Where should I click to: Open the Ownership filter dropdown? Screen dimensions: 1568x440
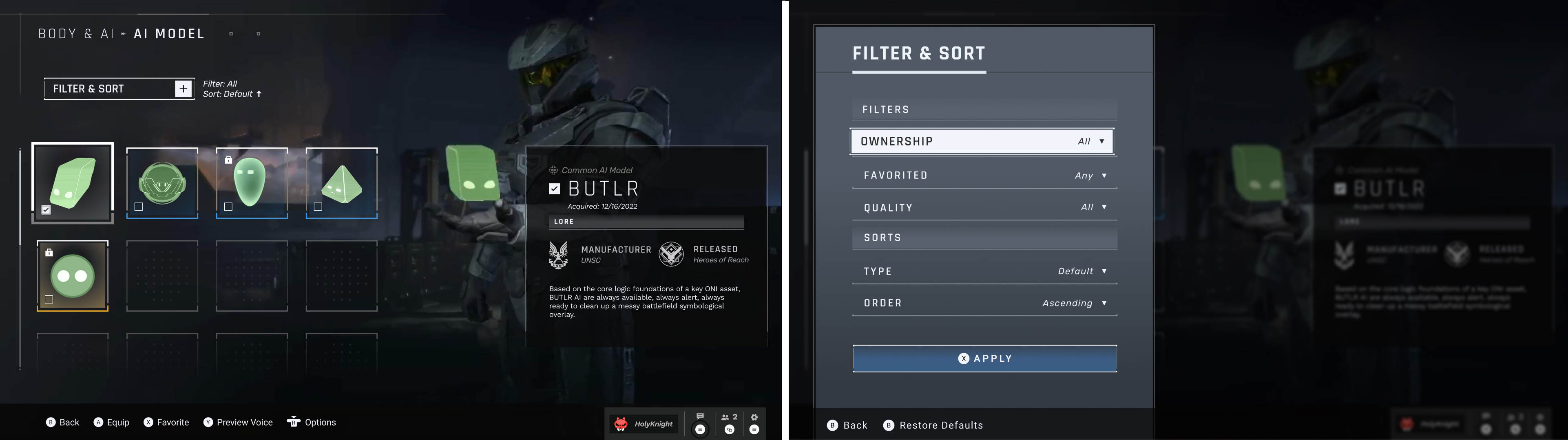[982, 142]
